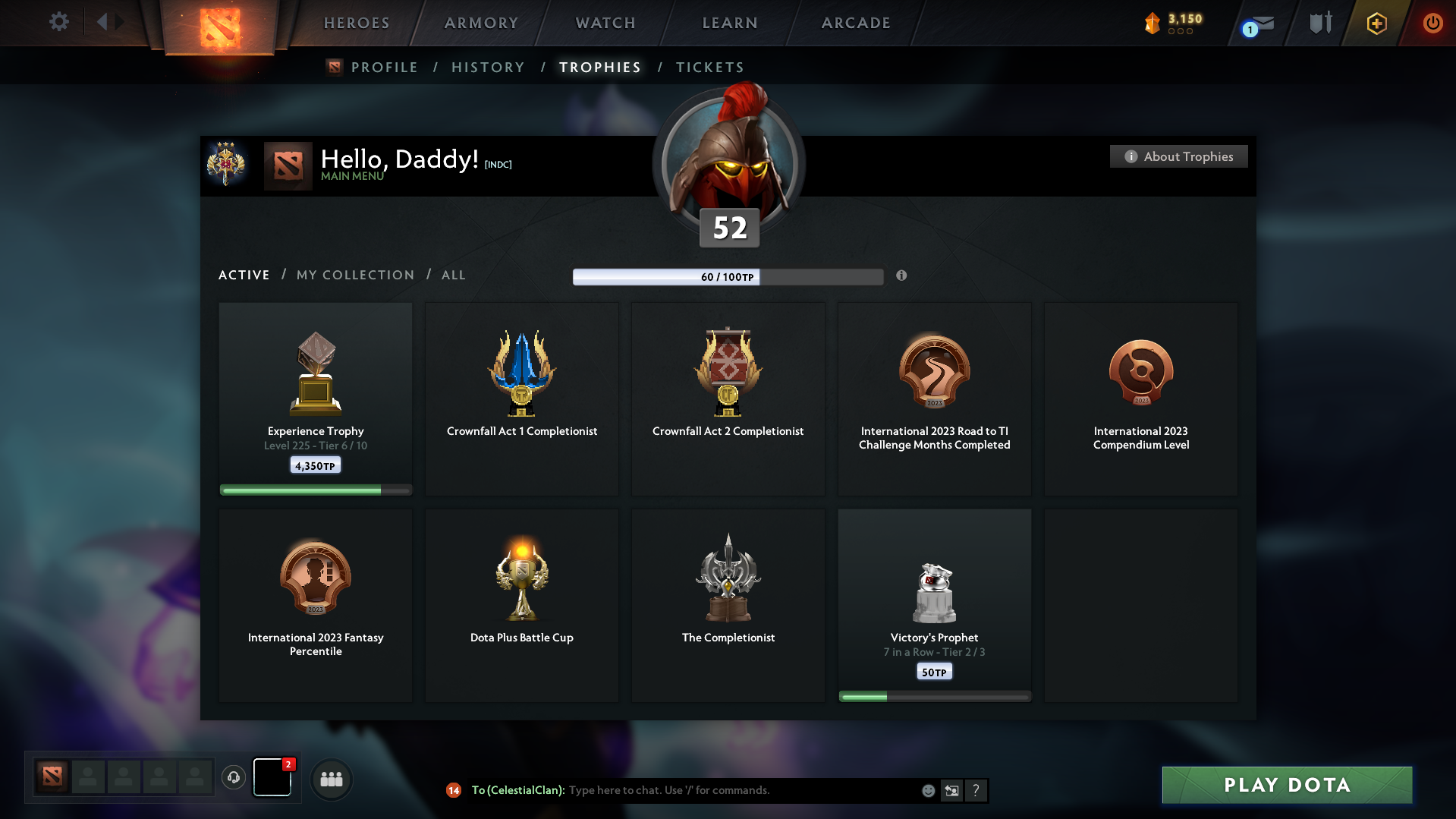The image size is (1456, 819).
Task: Open trophy progress info icon
Action: tap(902, 276)
